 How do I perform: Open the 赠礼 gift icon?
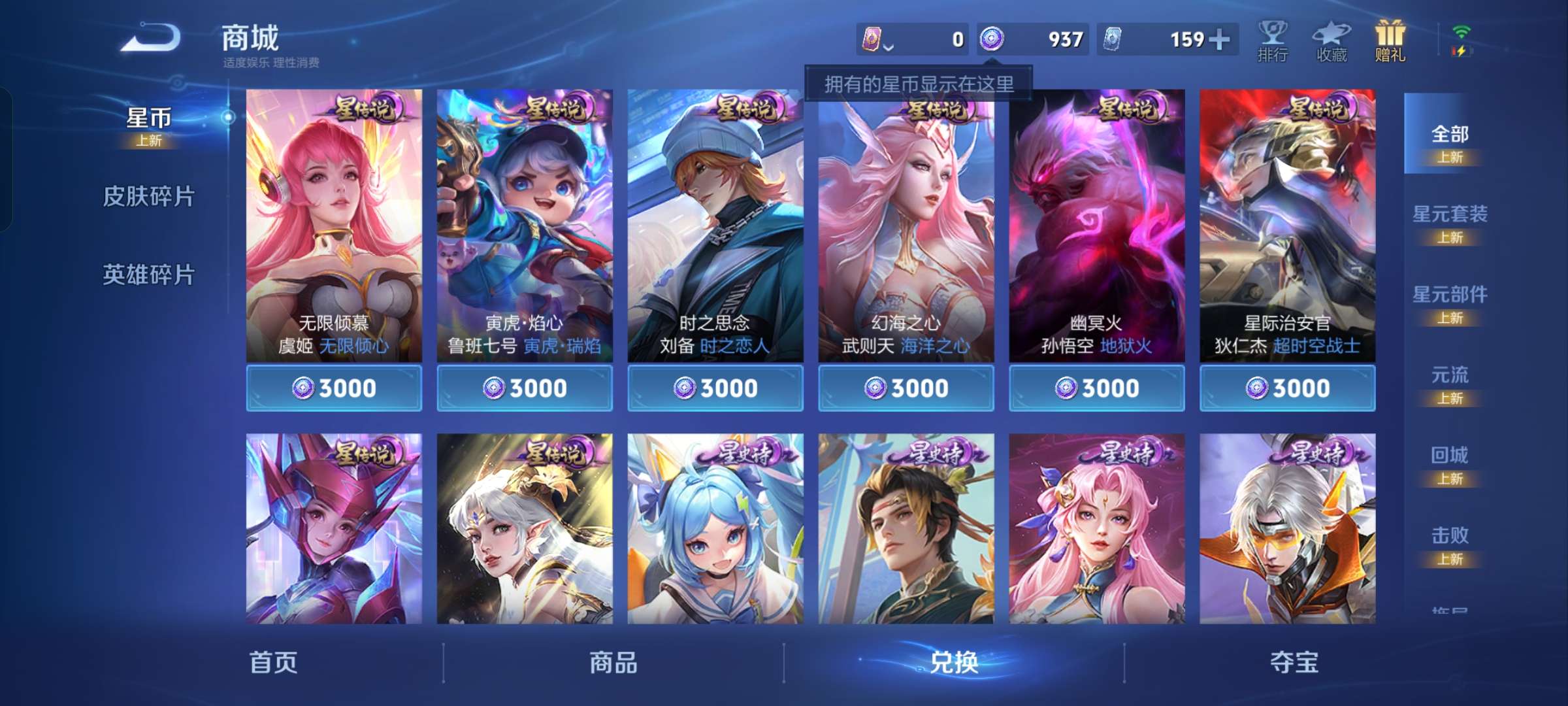(x=1389, y=41)
